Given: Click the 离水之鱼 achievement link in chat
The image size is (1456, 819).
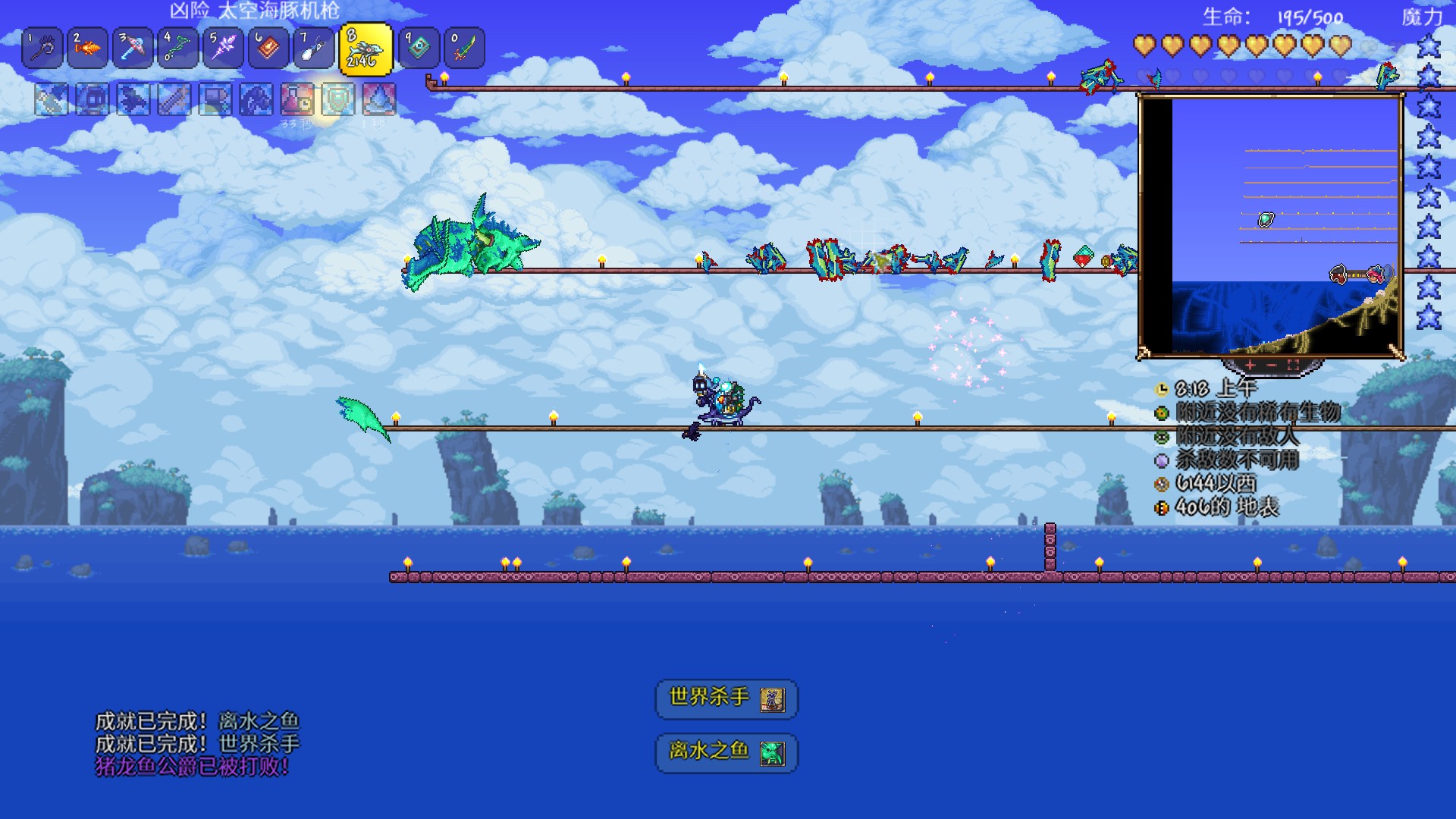Looking at the screenshot, I should [259, 720].
